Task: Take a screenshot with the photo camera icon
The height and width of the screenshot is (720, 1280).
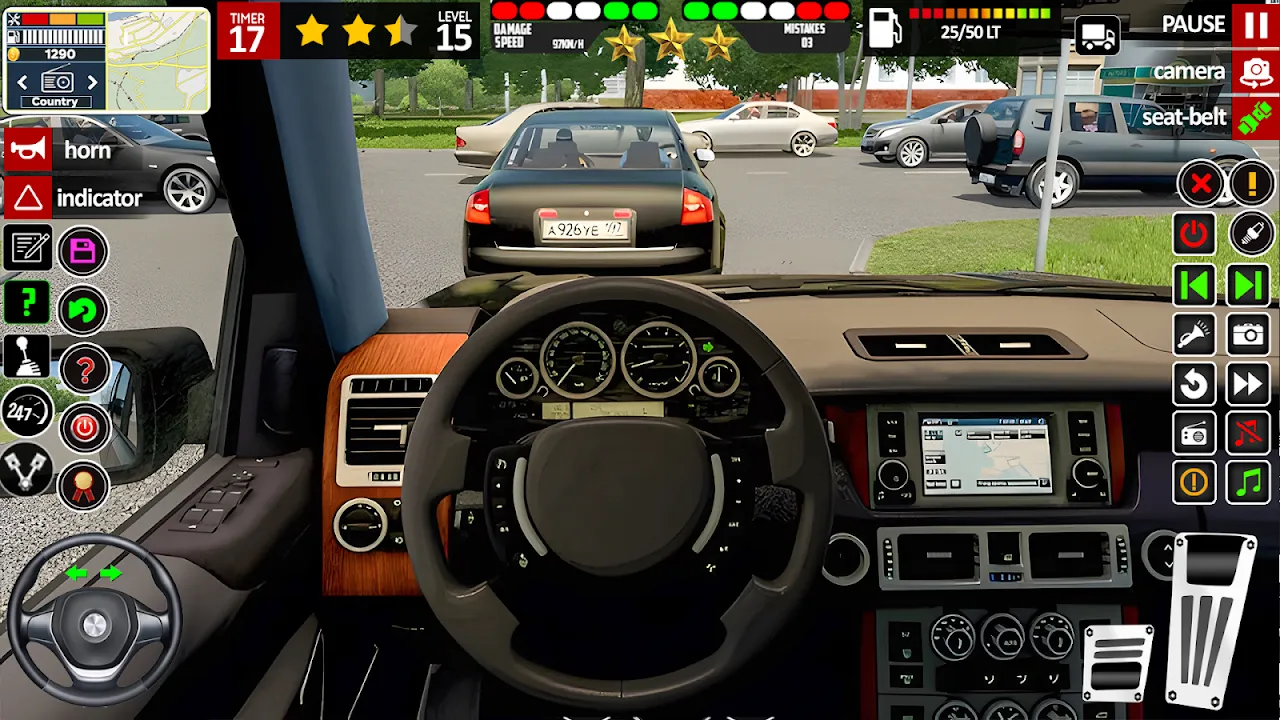Action: (1249, 335)
